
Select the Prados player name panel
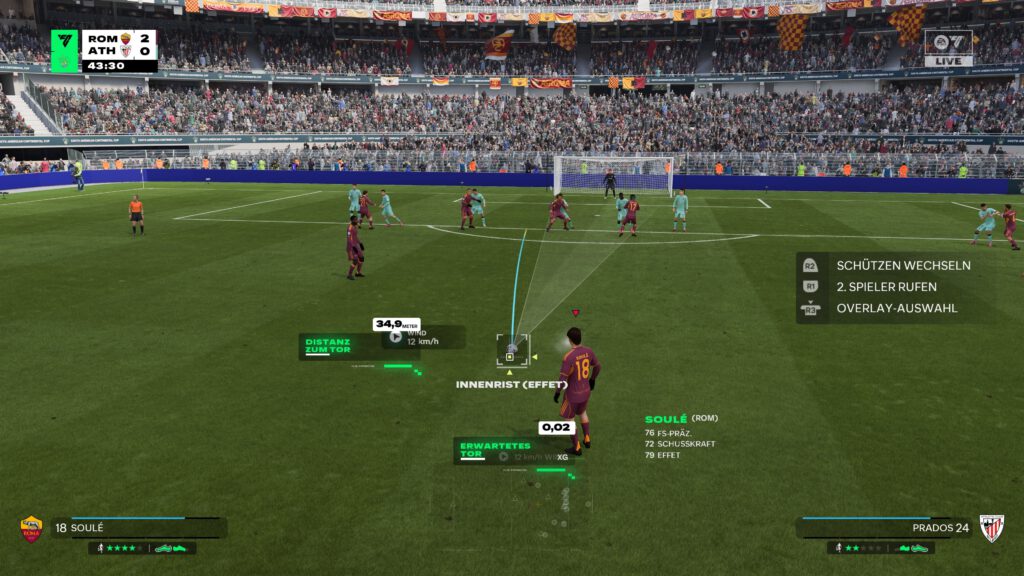tap(885, 527)
